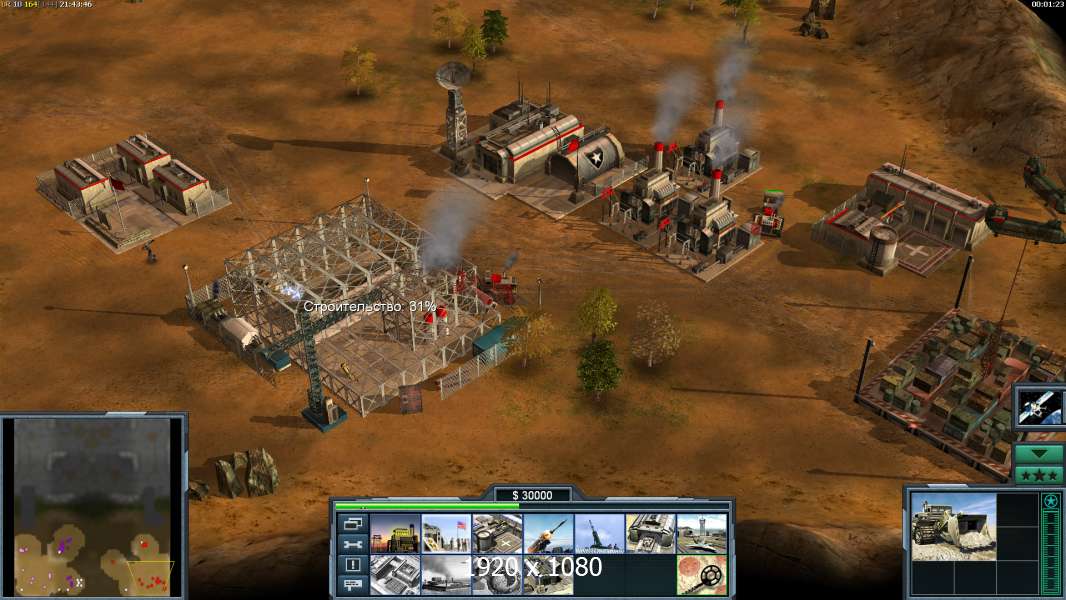This screenshot has height=600, width=1066.
Task: Collapse the panel with the down arrow button
Action: (x=1039, y=454)
